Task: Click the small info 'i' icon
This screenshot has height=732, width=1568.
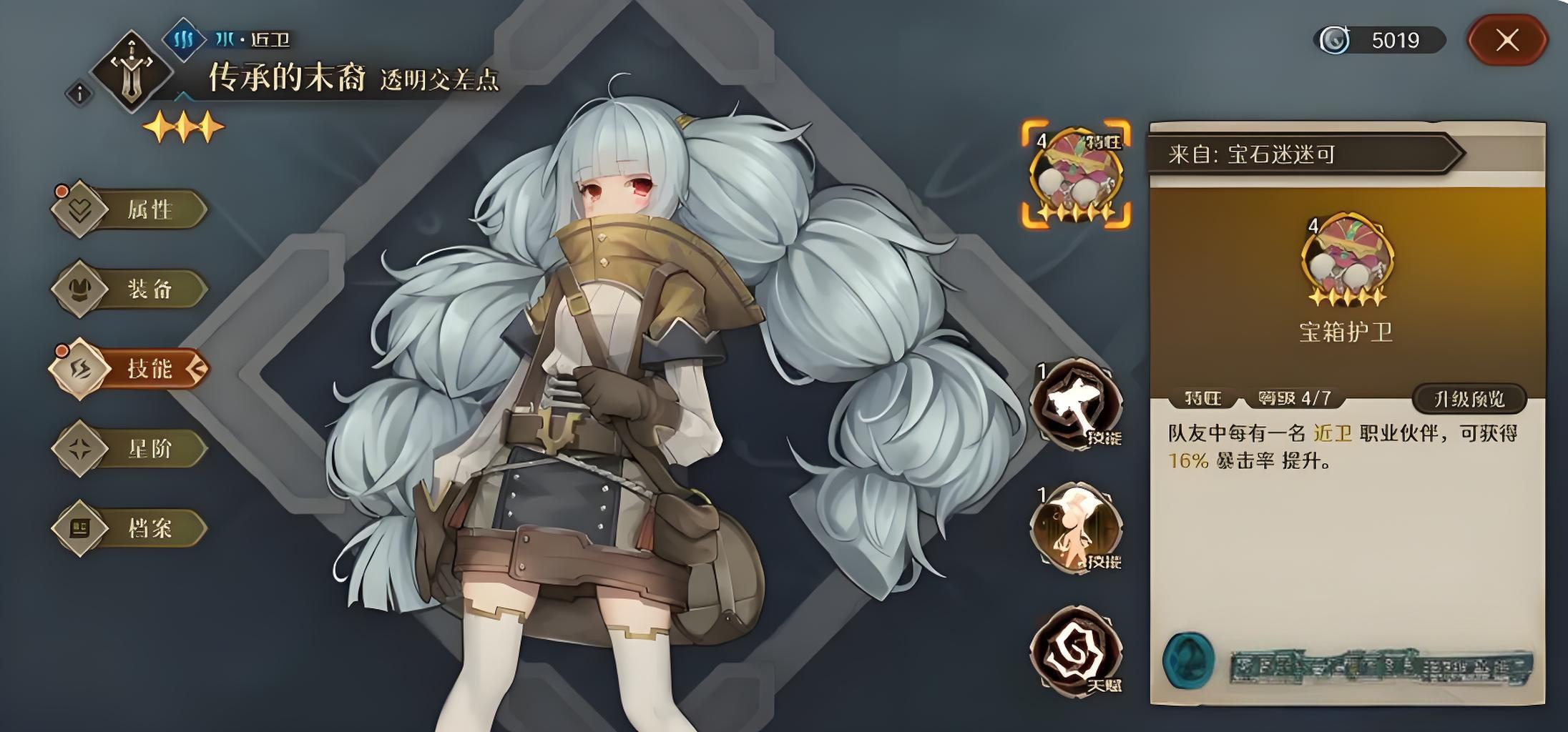Action: coord(80,94)
